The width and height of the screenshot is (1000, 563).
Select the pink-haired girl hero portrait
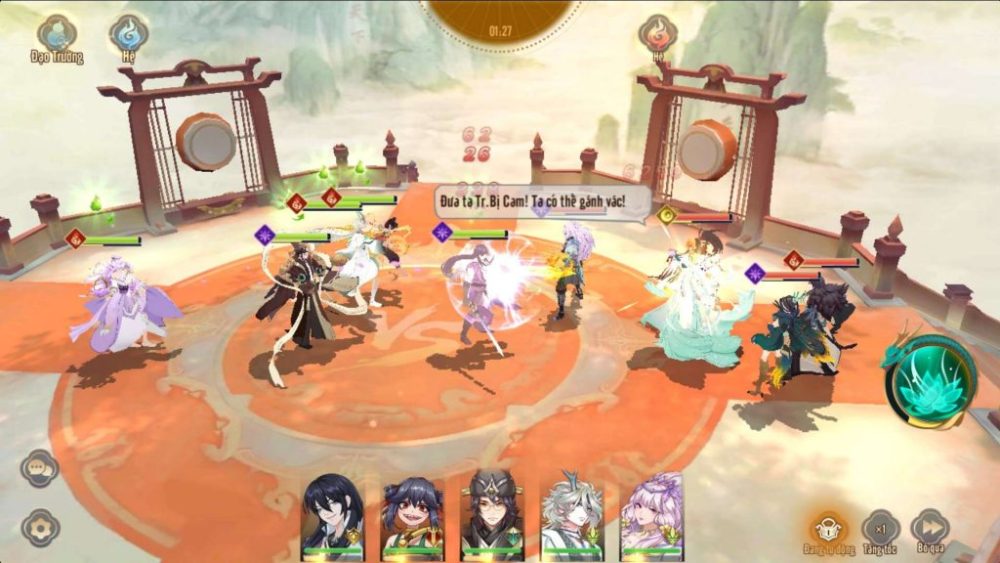click(x=652, y=514)
